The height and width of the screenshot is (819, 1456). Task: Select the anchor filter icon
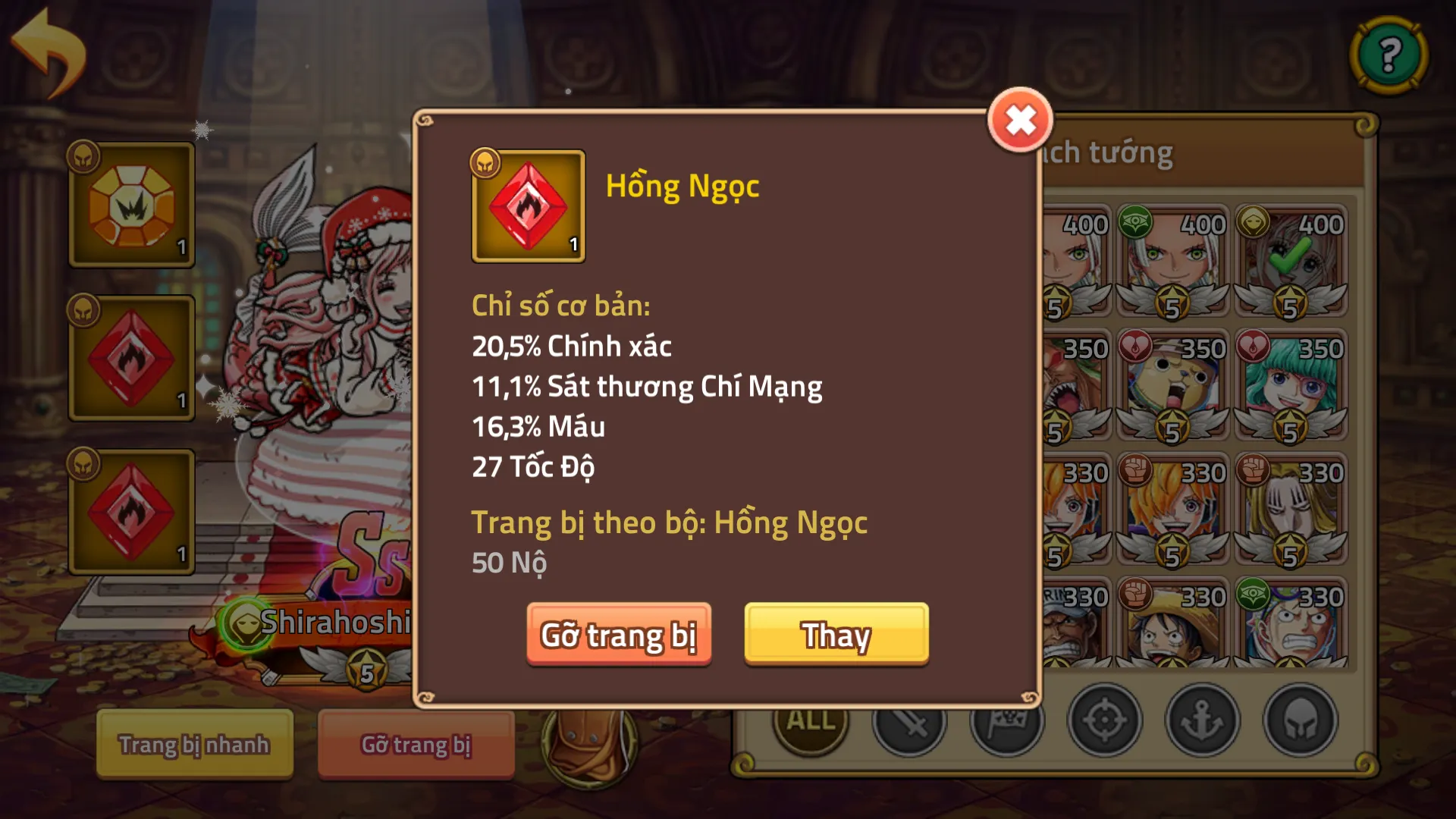pyautogui.click(x=1203, y=721)
